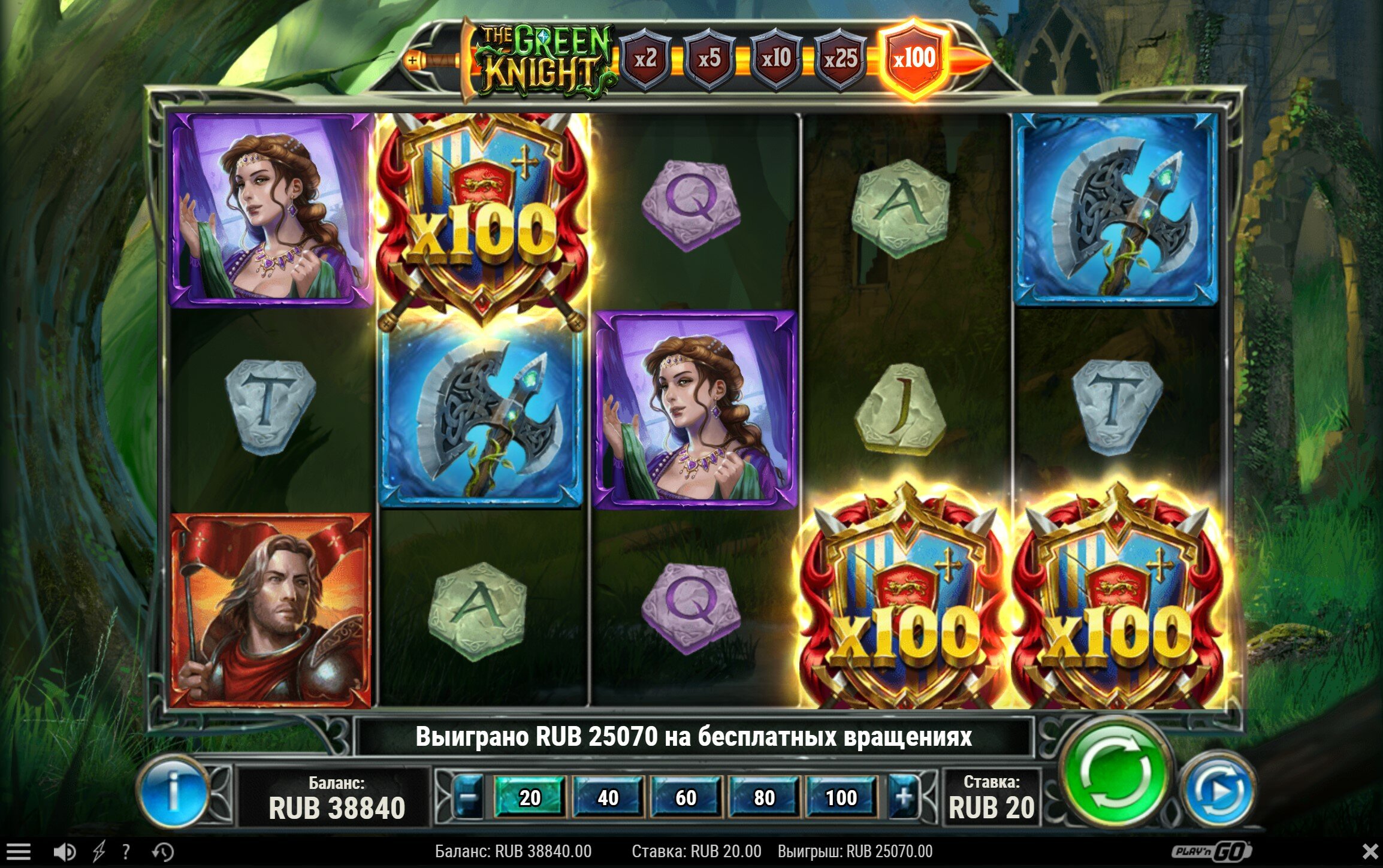Toggle fast play lightning icon

pyautogui.click(x=98, y=851)
